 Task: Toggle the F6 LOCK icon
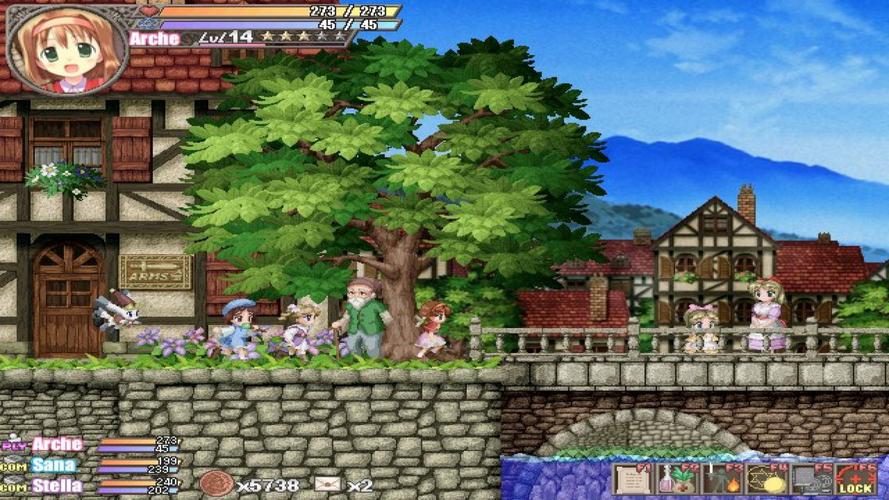[x=856, y=479]
